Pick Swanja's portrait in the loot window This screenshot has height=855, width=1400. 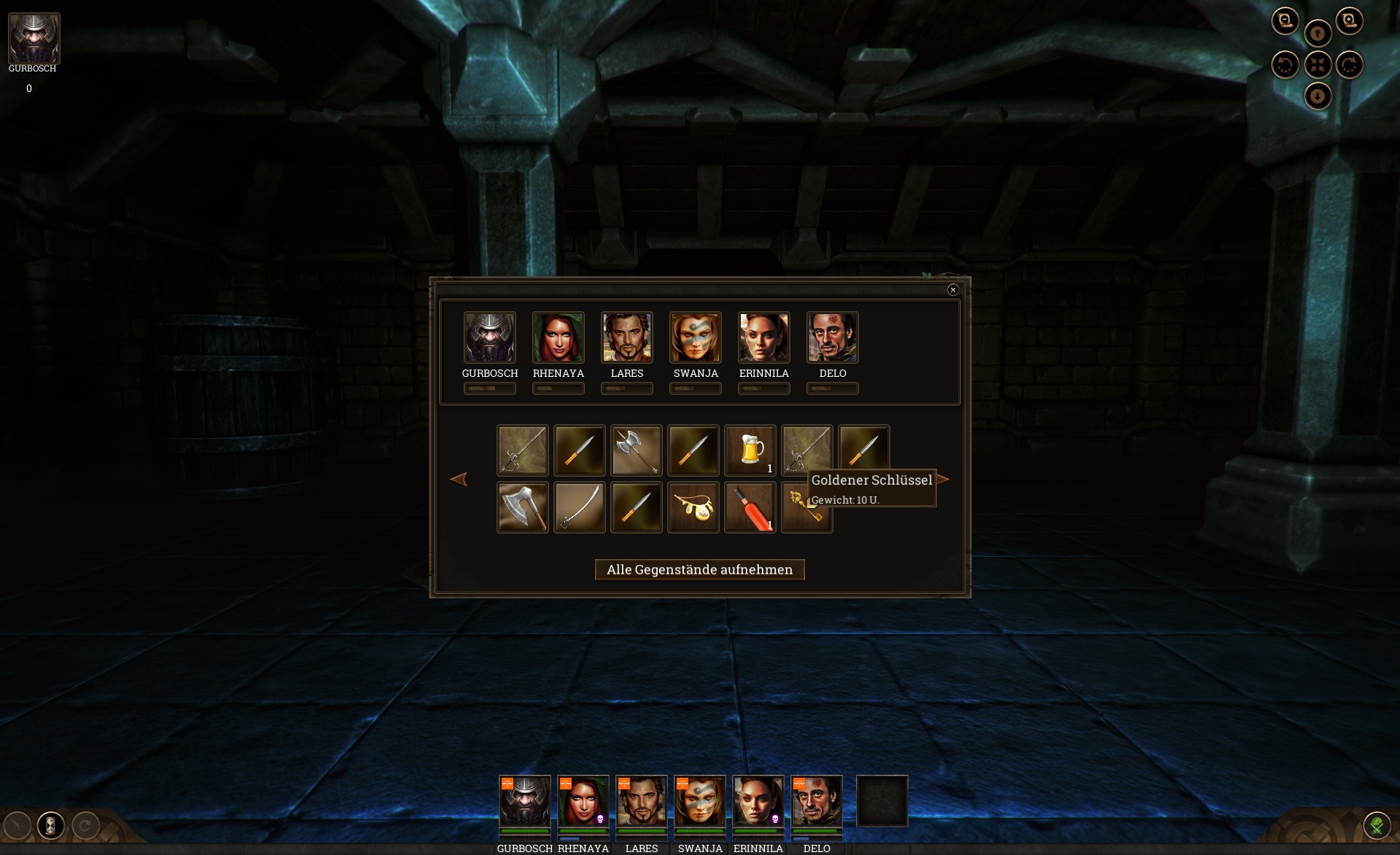point(695,337)
